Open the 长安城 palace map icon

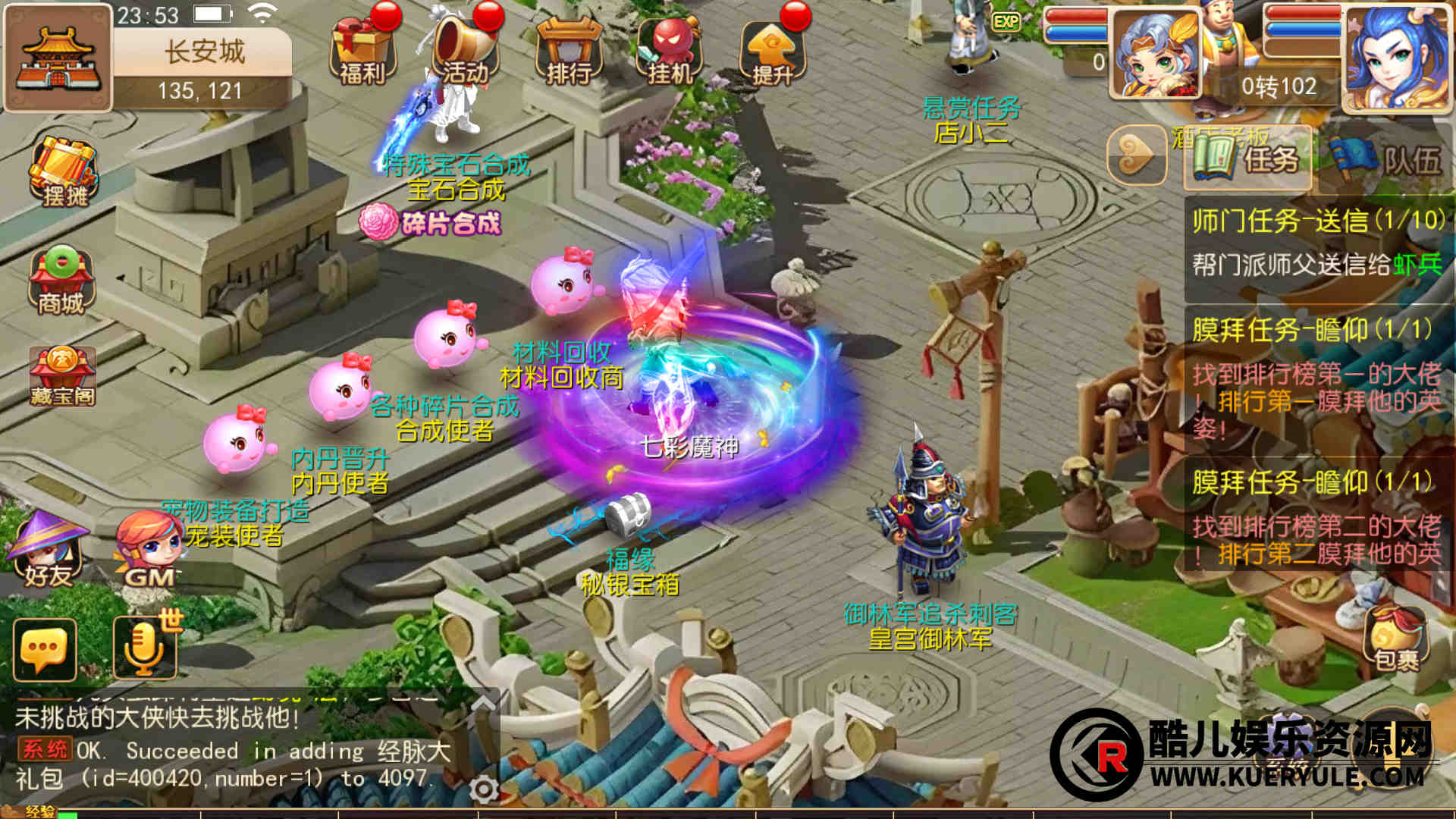(57, 58)
